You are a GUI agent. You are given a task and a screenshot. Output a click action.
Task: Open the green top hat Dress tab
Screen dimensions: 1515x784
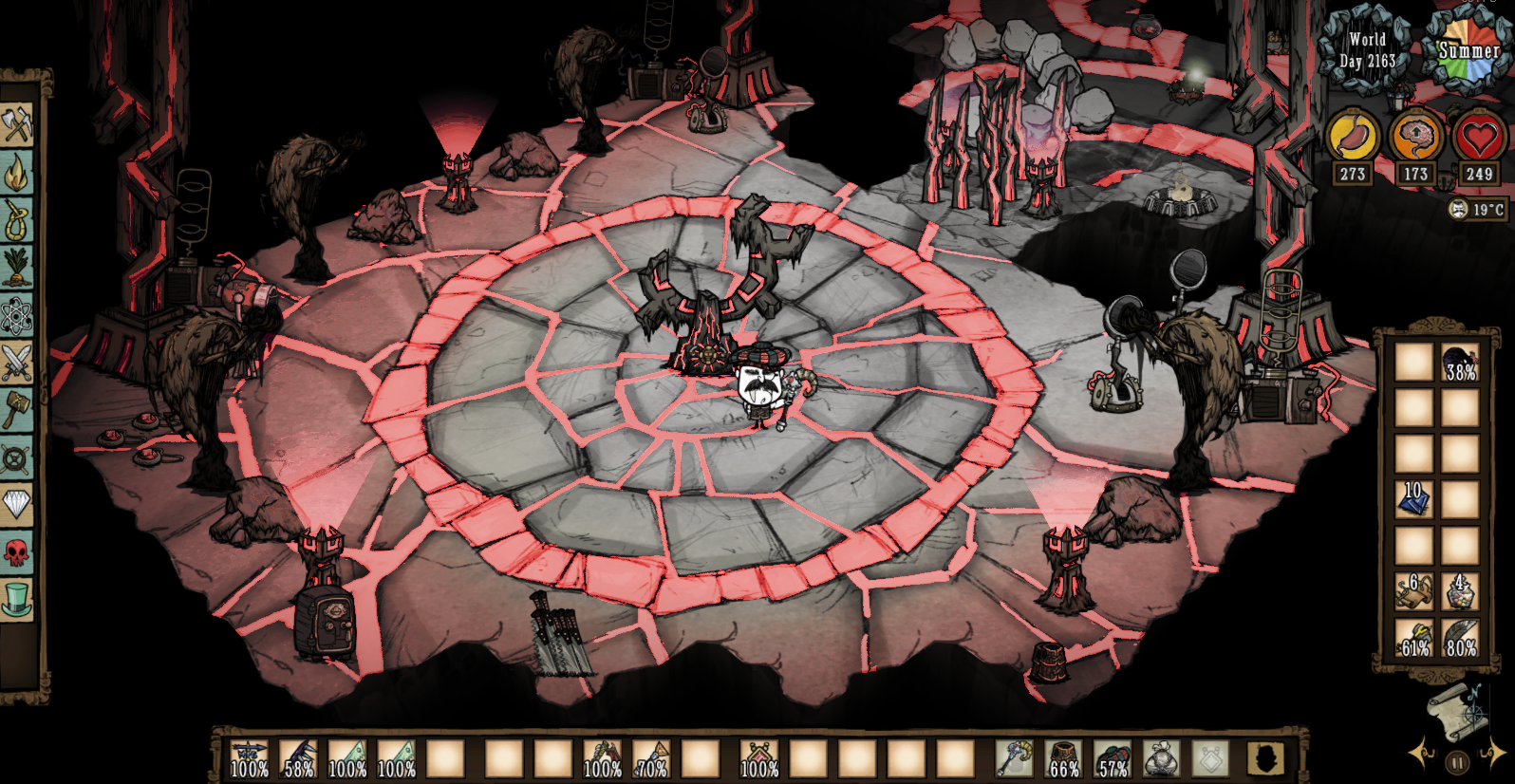17,598
